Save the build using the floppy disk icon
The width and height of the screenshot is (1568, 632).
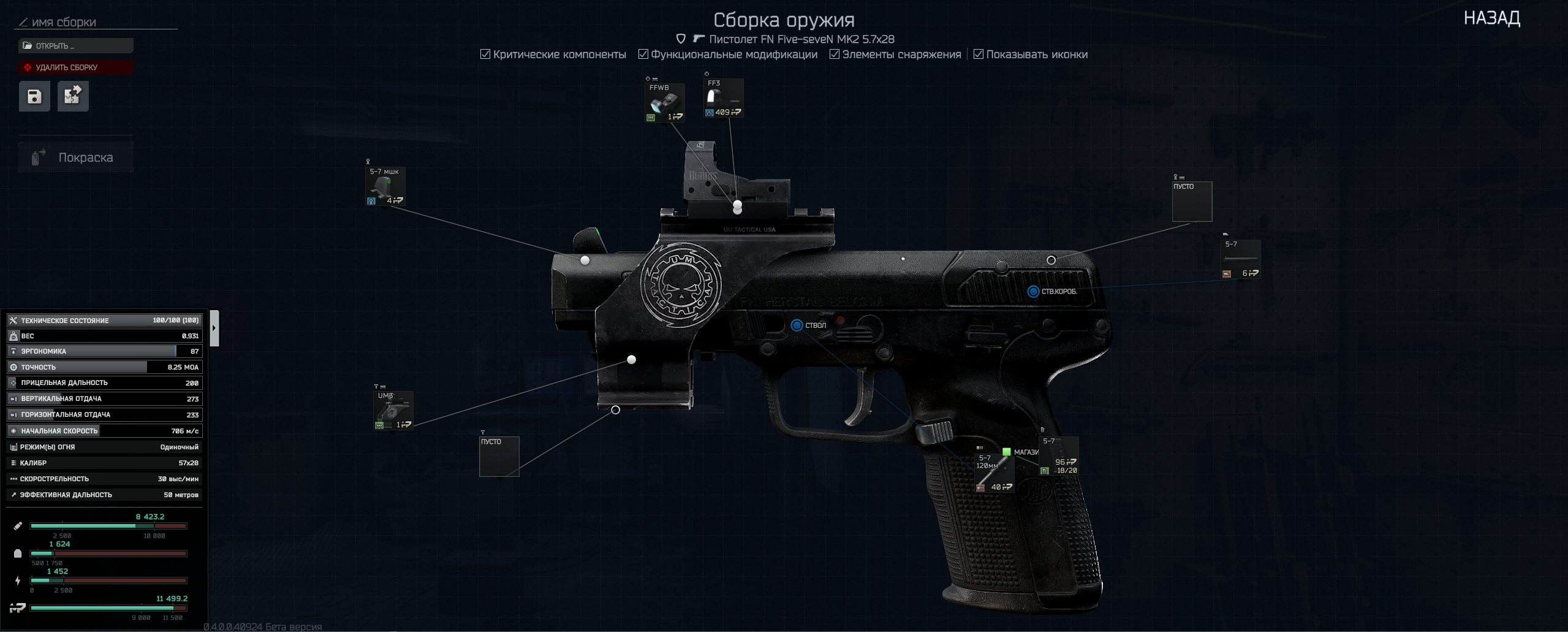point(34,96)
